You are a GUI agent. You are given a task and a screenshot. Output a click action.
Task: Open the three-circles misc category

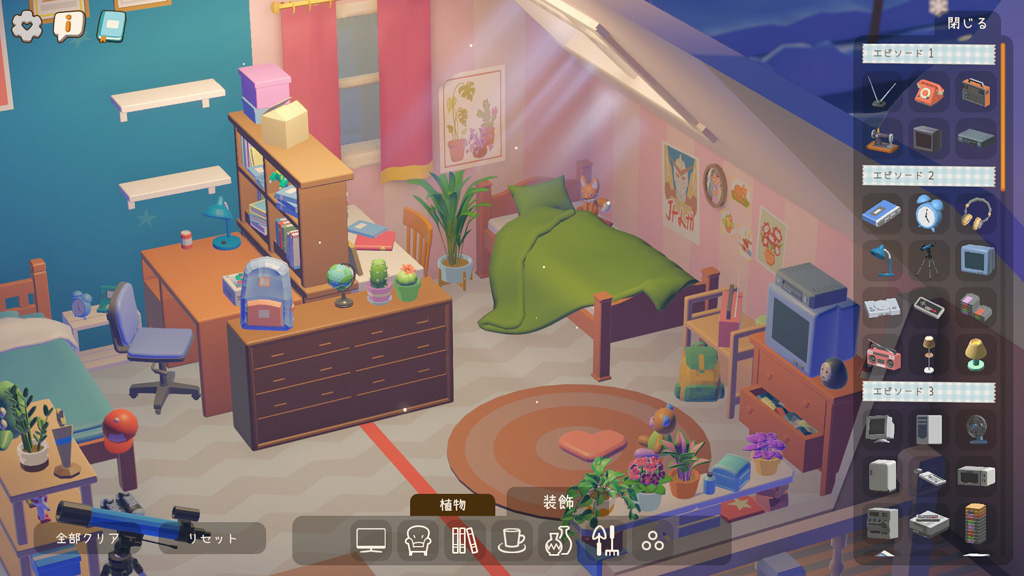click(652, 541)
